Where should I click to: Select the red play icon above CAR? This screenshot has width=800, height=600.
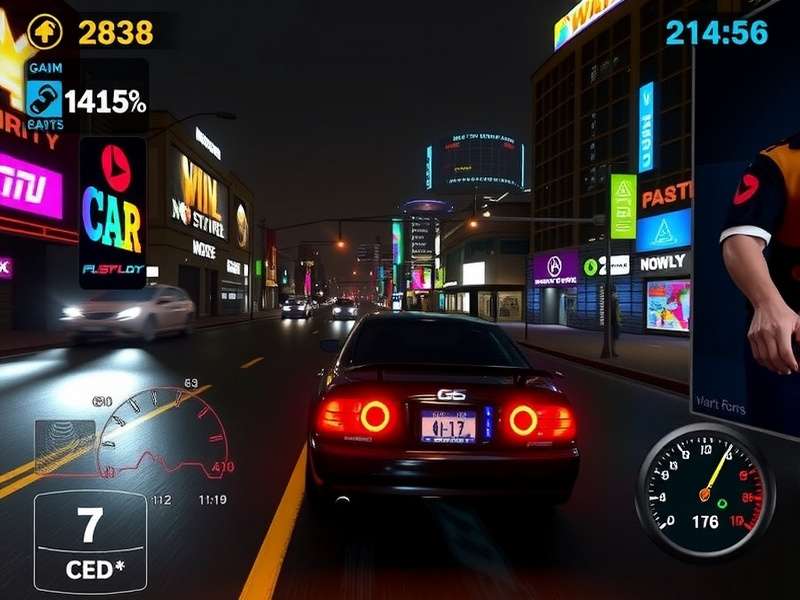[115, 168]
